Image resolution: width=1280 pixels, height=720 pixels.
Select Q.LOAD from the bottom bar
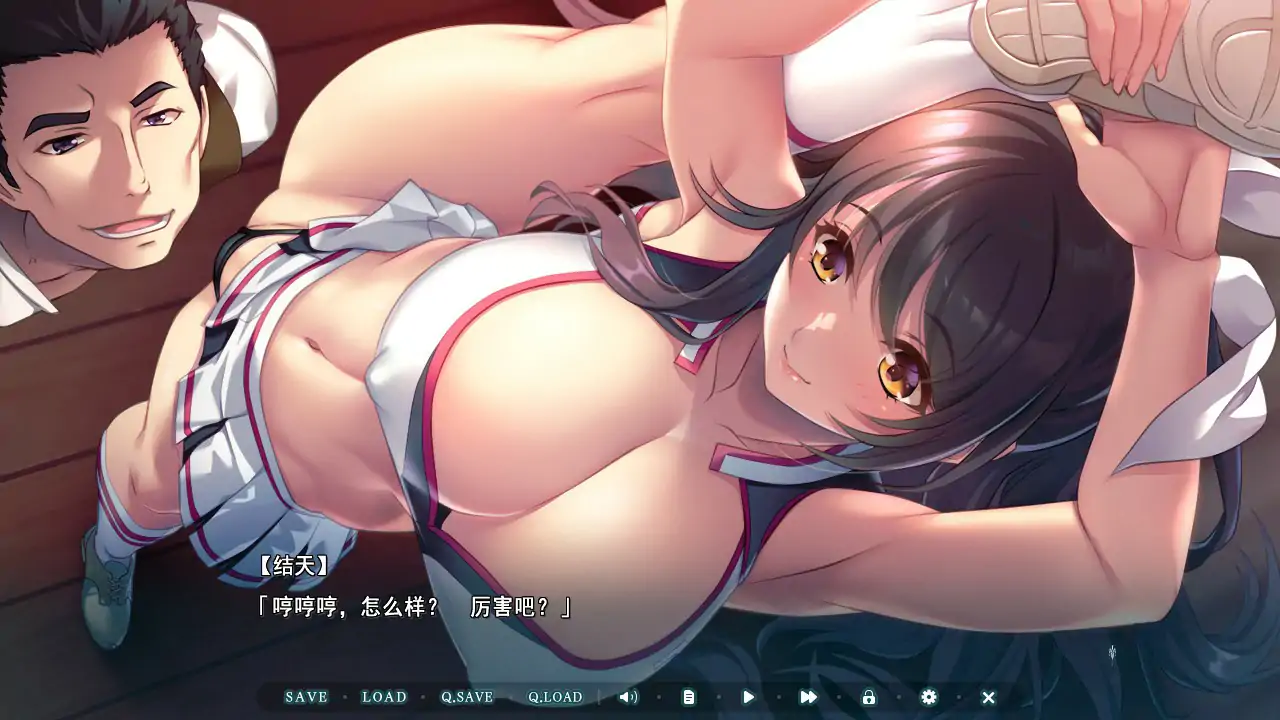coord(553,697)
